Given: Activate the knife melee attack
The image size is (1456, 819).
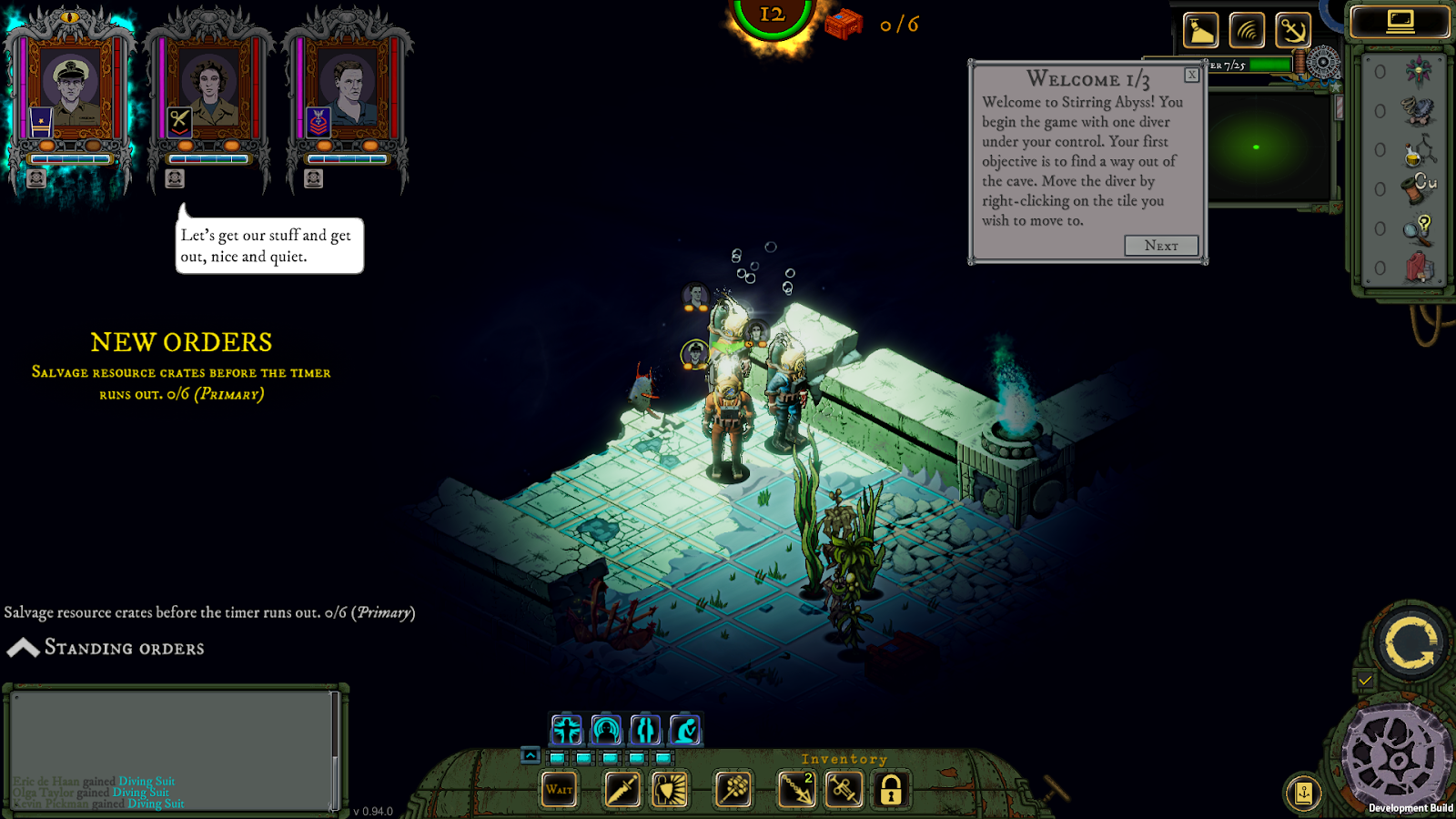Looking at the screenshot, I should click(x=622, y=789).
